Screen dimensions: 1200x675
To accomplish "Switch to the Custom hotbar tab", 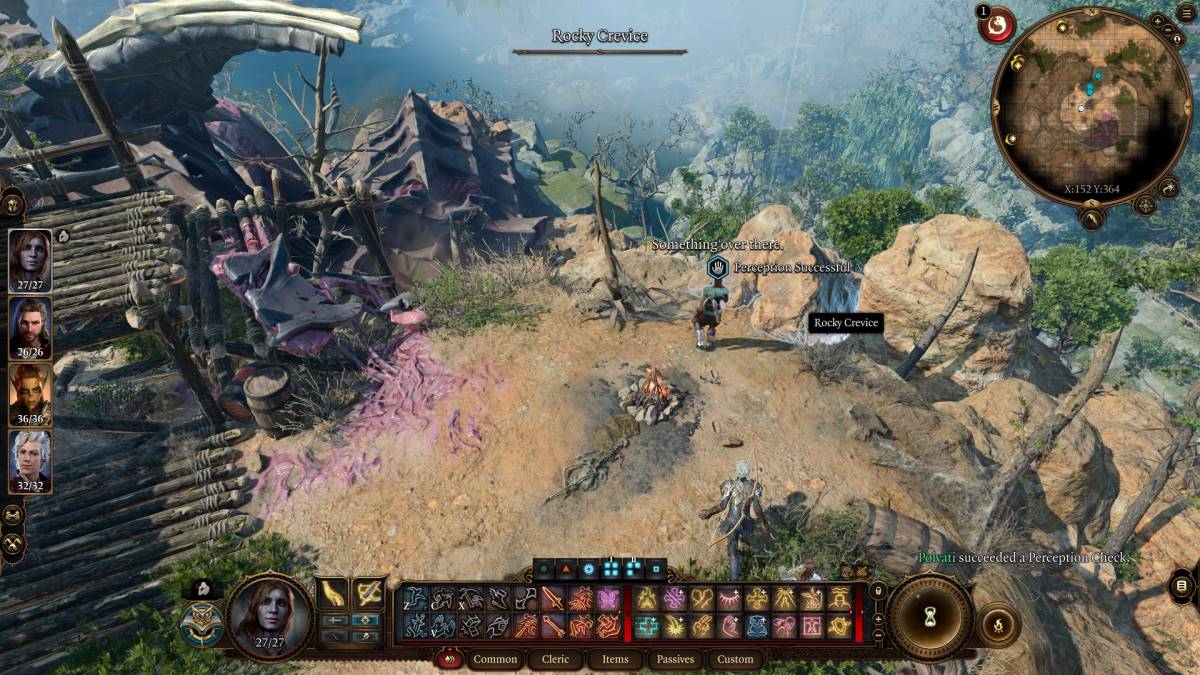I will 735,659.
